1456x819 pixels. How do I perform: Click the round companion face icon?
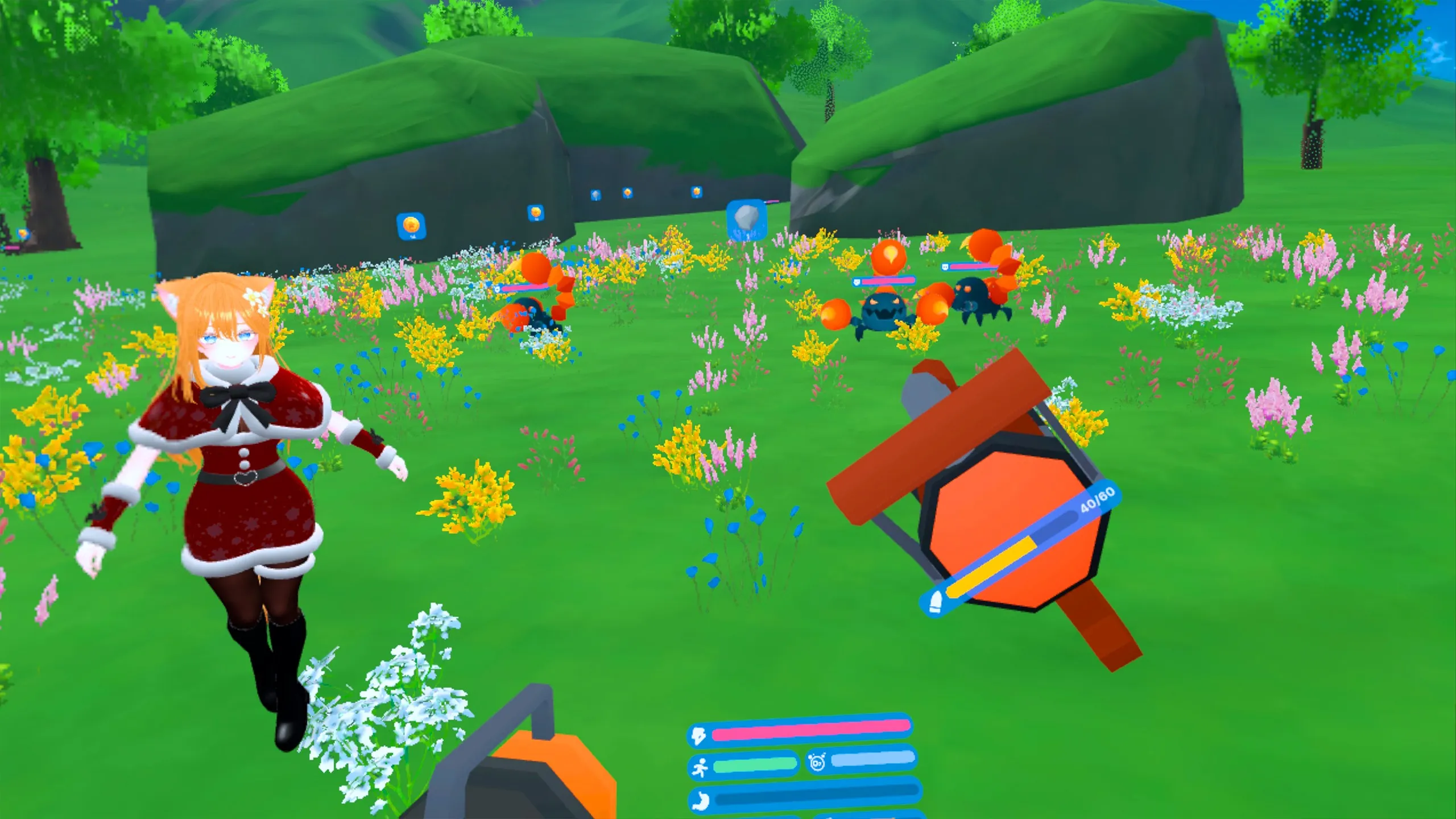pyautogui.click(x=817, y=762)
